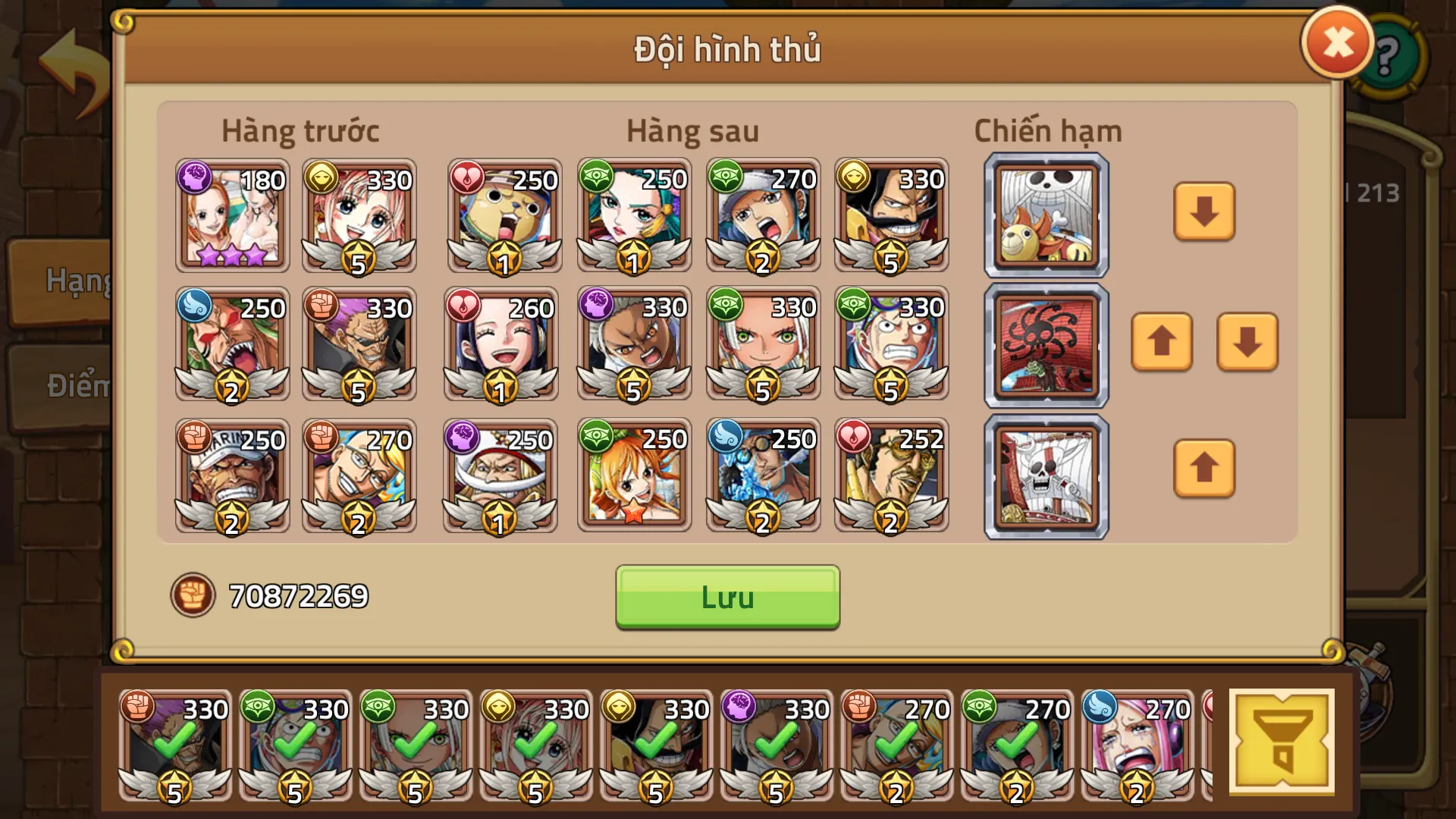Open the filter icon in the bottom roster
This screenshot has width=1456, height=819.
1282,739
